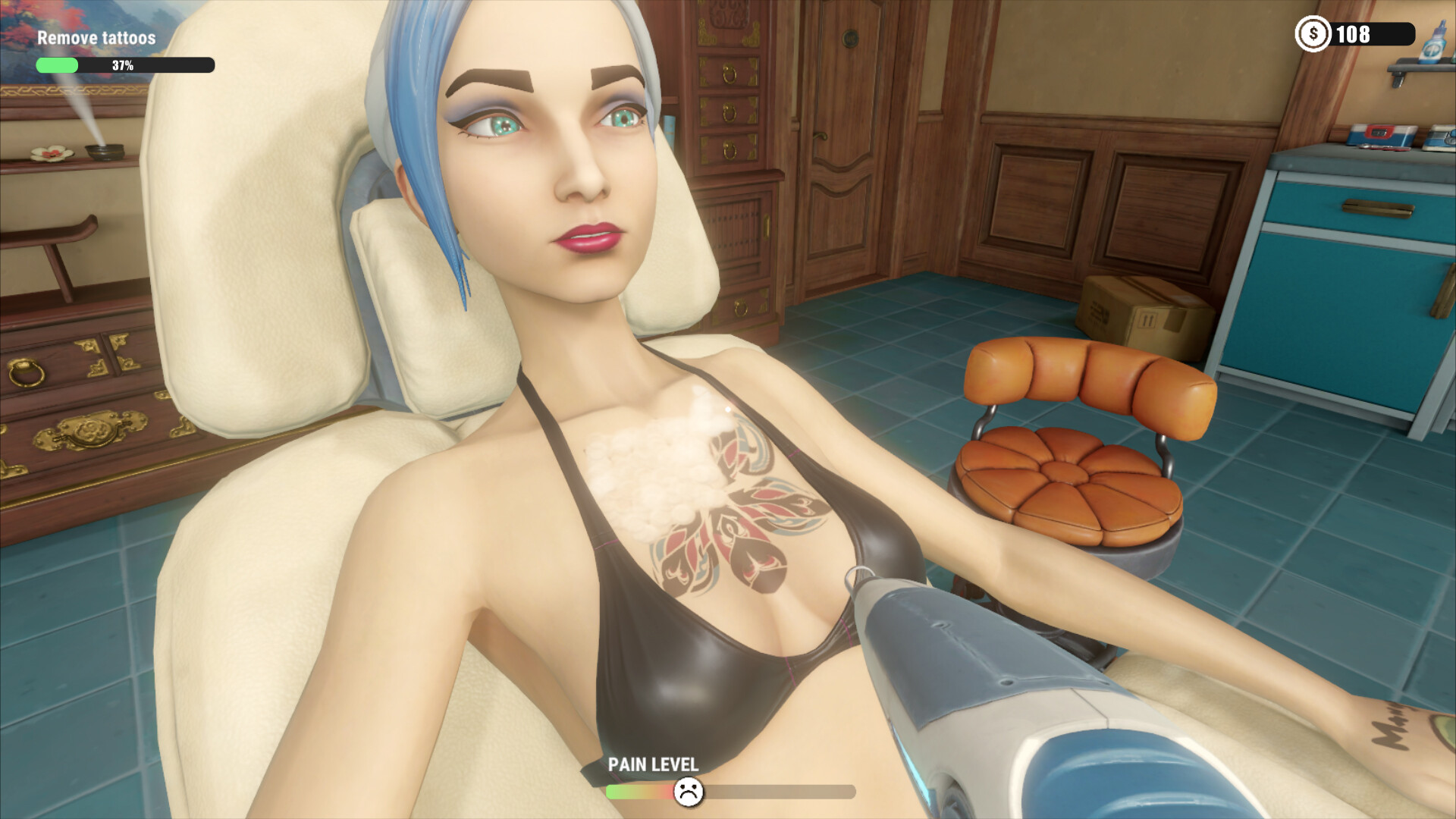This screenshot has height=819, width=1456.
Task: Toggle the Remove tattoos objective display
Action: [x=97, y=36]
